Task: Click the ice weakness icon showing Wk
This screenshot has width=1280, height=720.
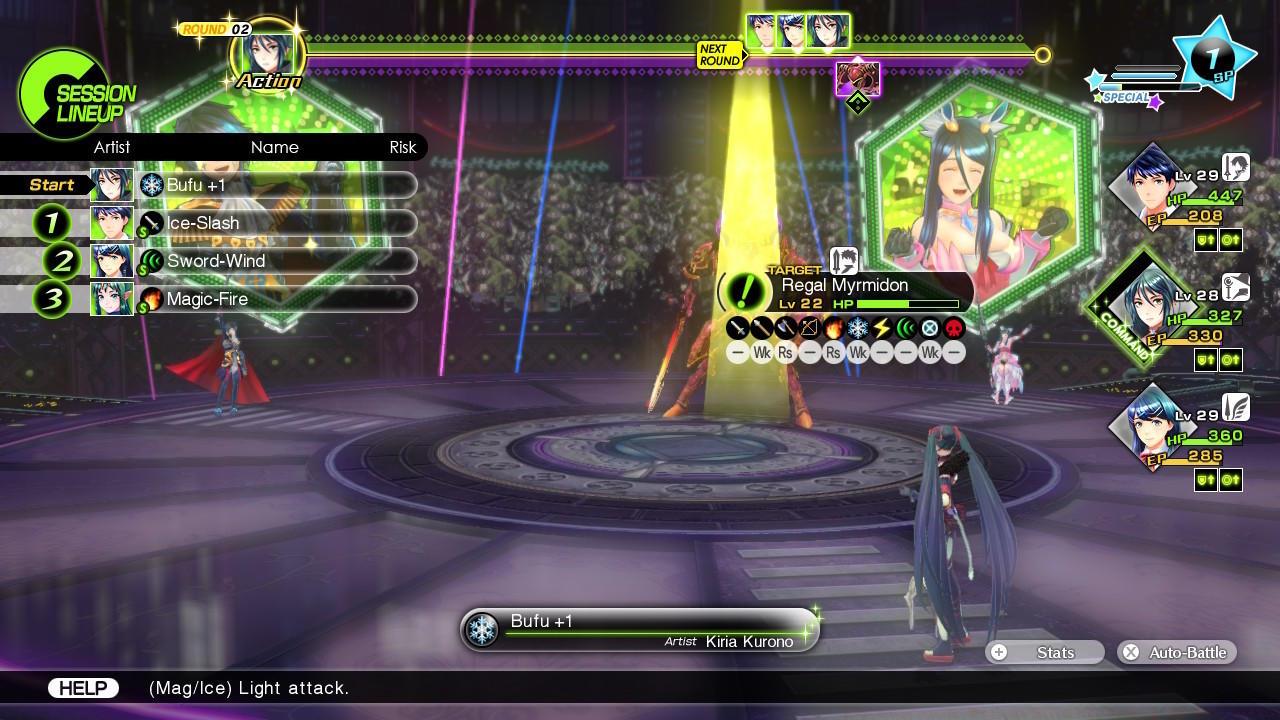Action: (857, 353)
